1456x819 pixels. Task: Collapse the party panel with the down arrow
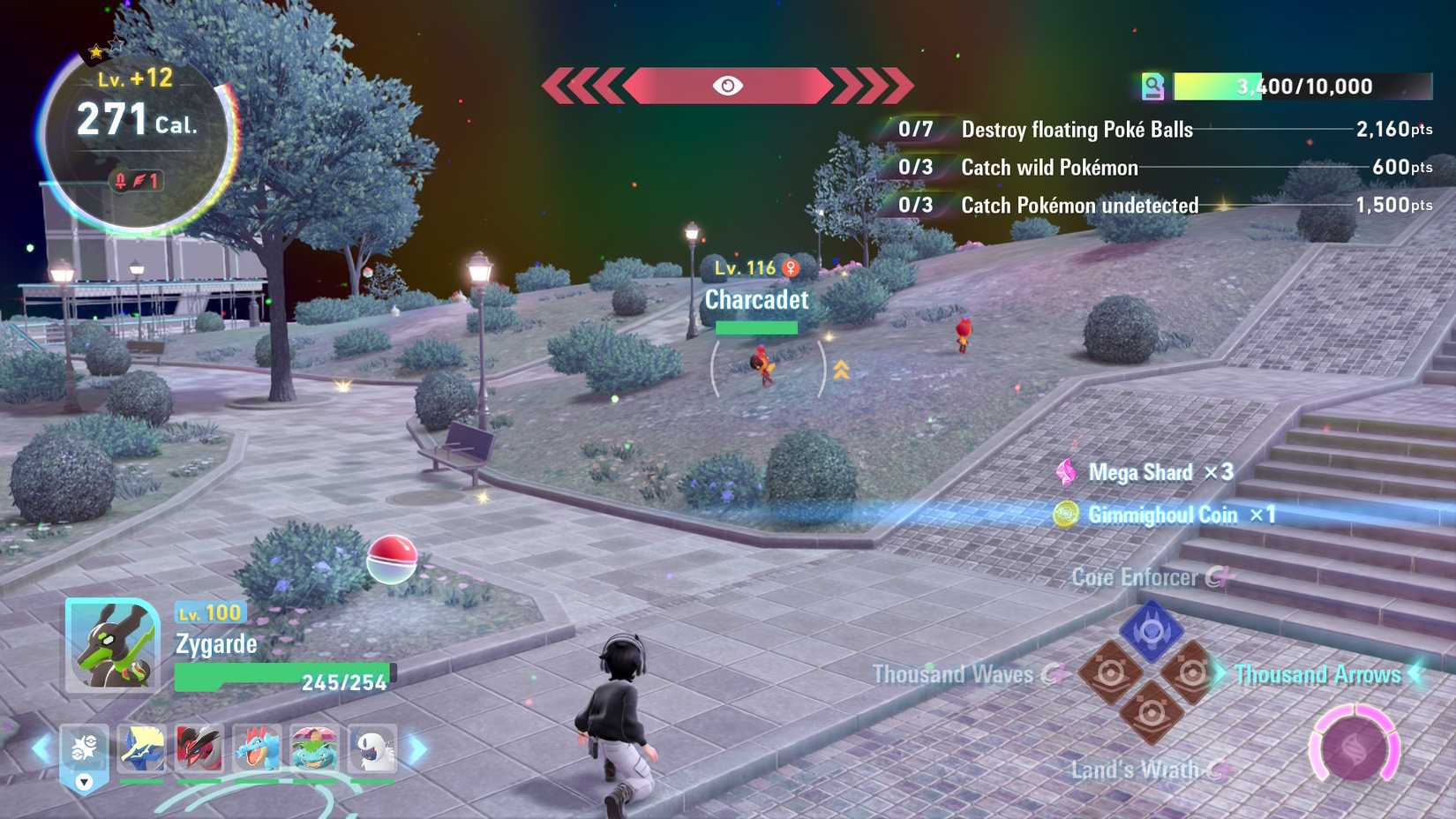pyautogui.click(x=84, y=782)
